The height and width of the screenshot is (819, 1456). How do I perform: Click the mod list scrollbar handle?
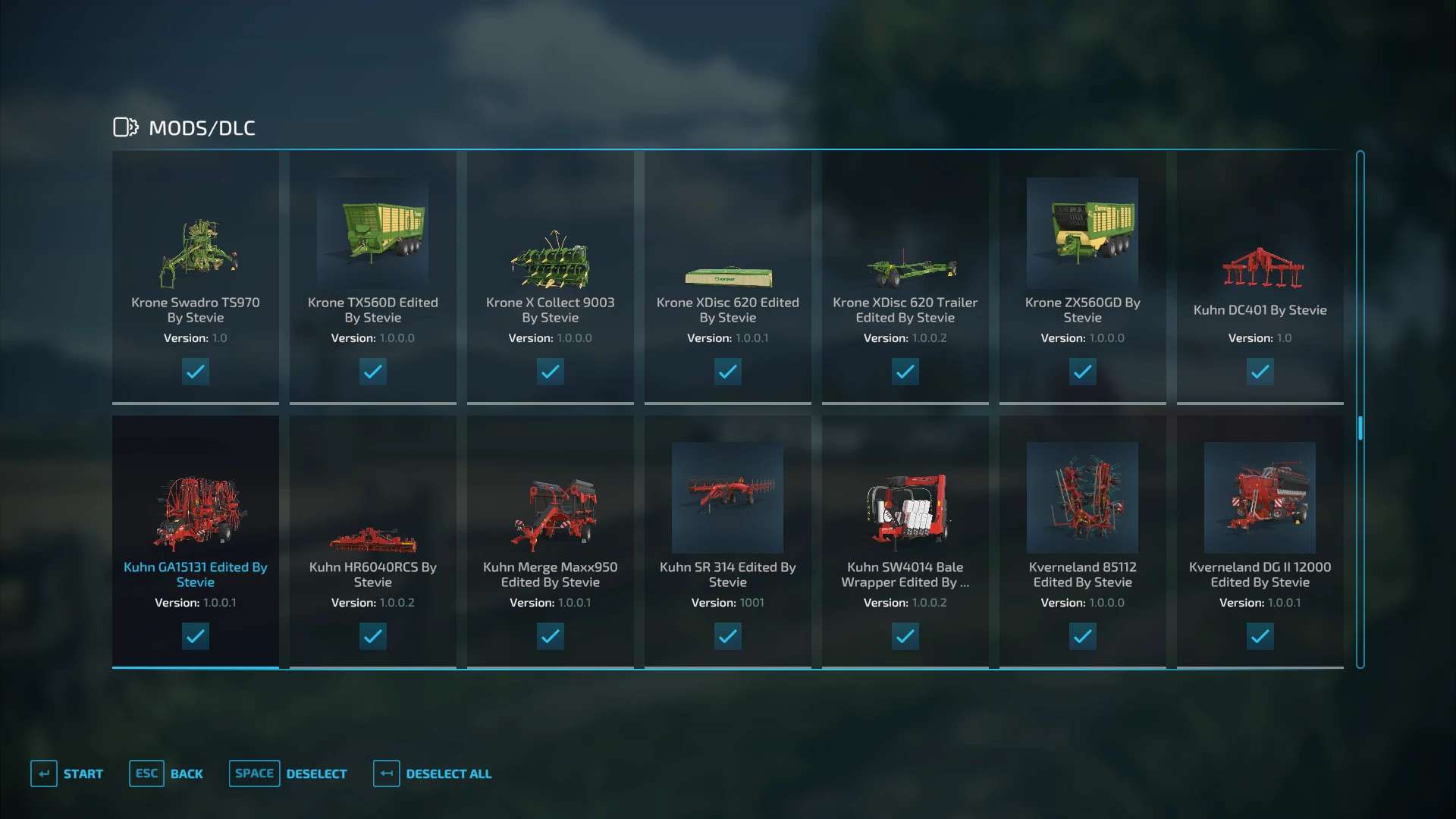click(x=1360, y=428)
